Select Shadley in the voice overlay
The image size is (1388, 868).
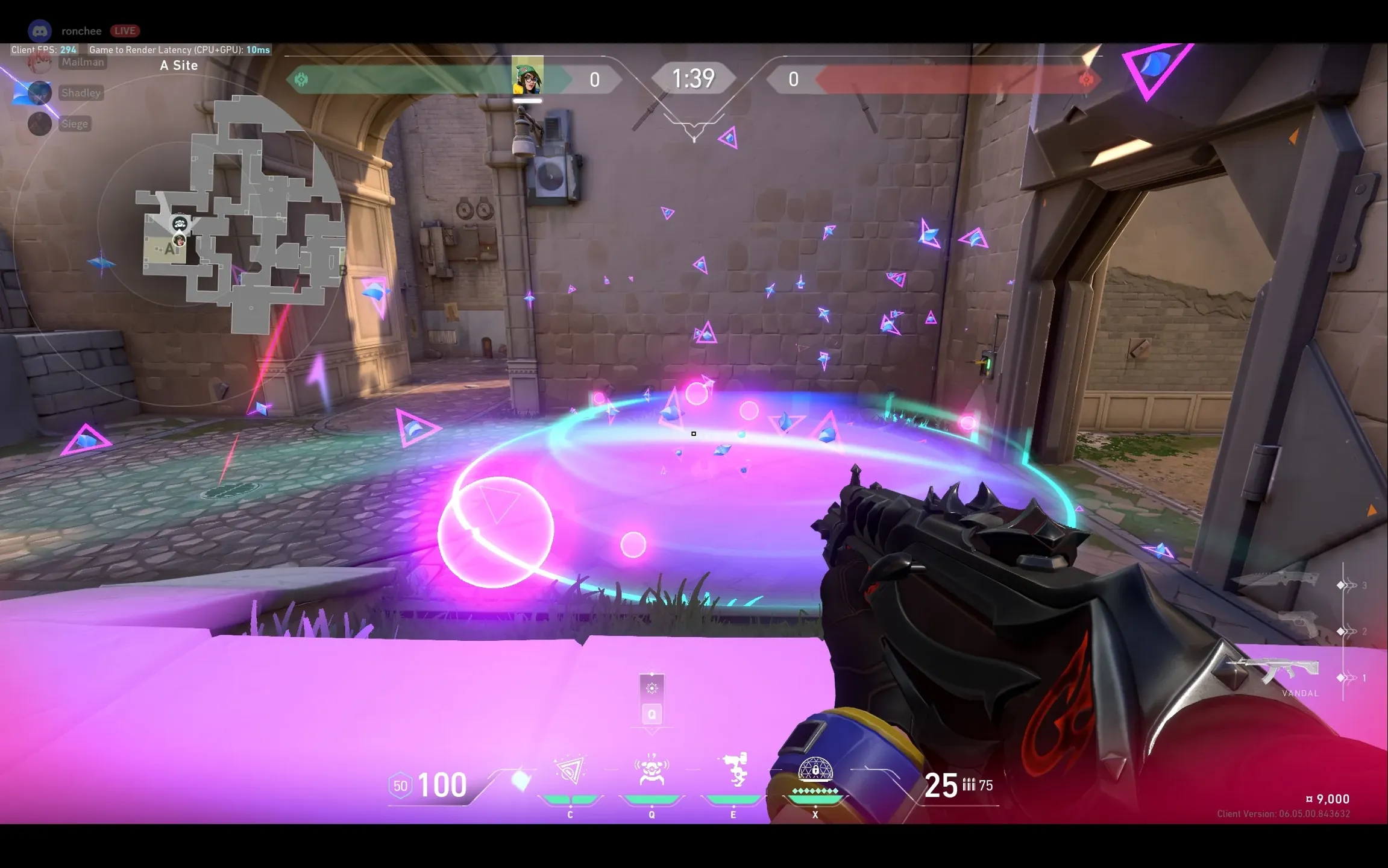click(x=81, y=93)
